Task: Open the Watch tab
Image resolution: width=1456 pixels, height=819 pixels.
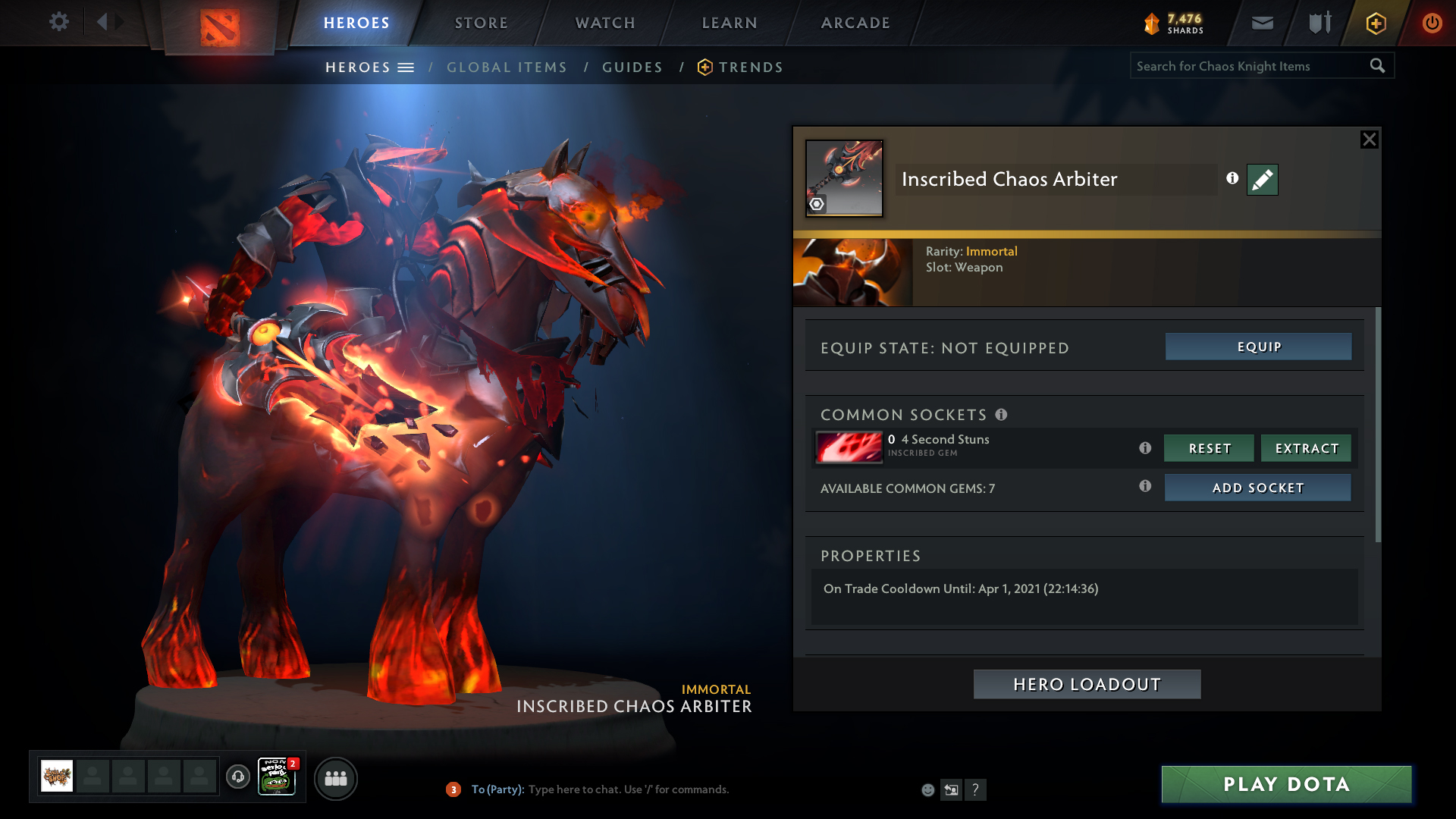Action: pos(605,23)
